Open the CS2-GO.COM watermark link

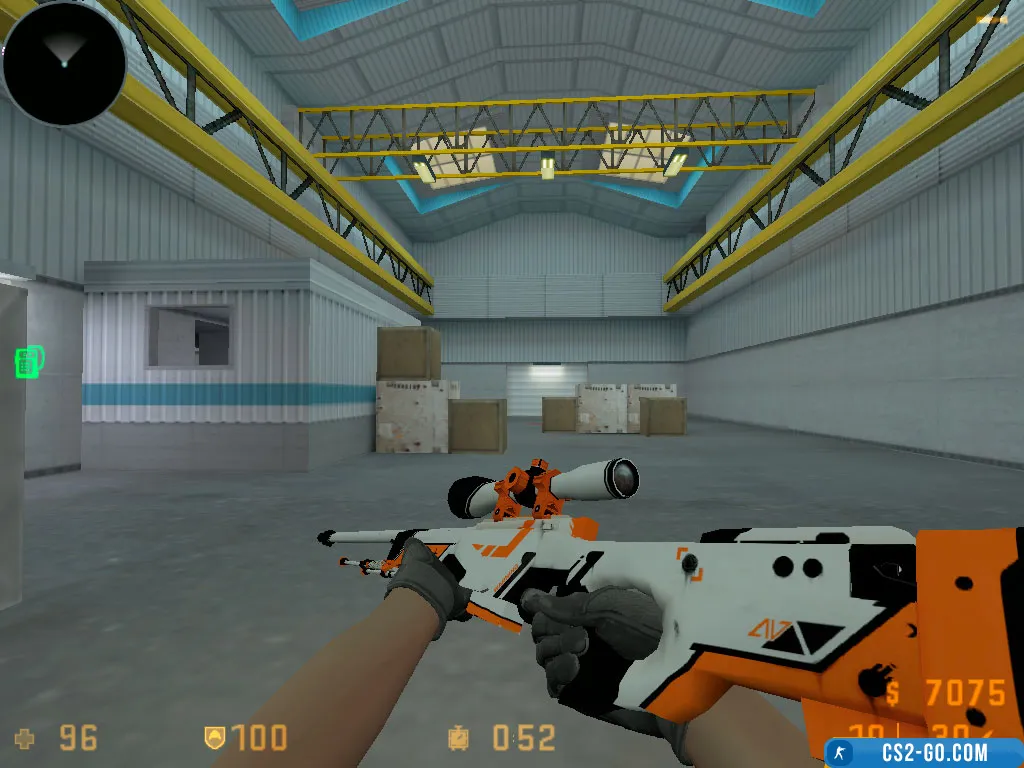tap(923, 752)
